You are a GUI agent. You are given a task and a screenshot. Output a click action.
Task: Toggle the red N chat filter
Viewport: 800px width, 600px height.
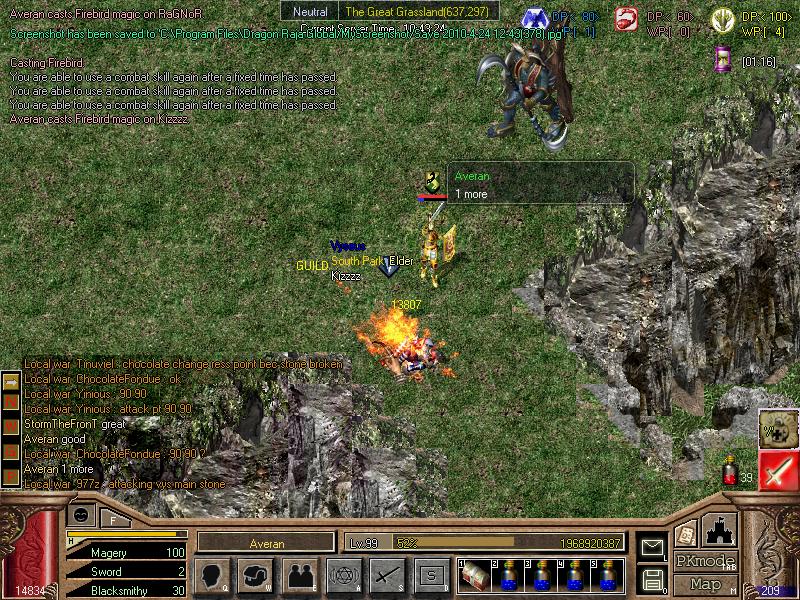click(11, 401)
